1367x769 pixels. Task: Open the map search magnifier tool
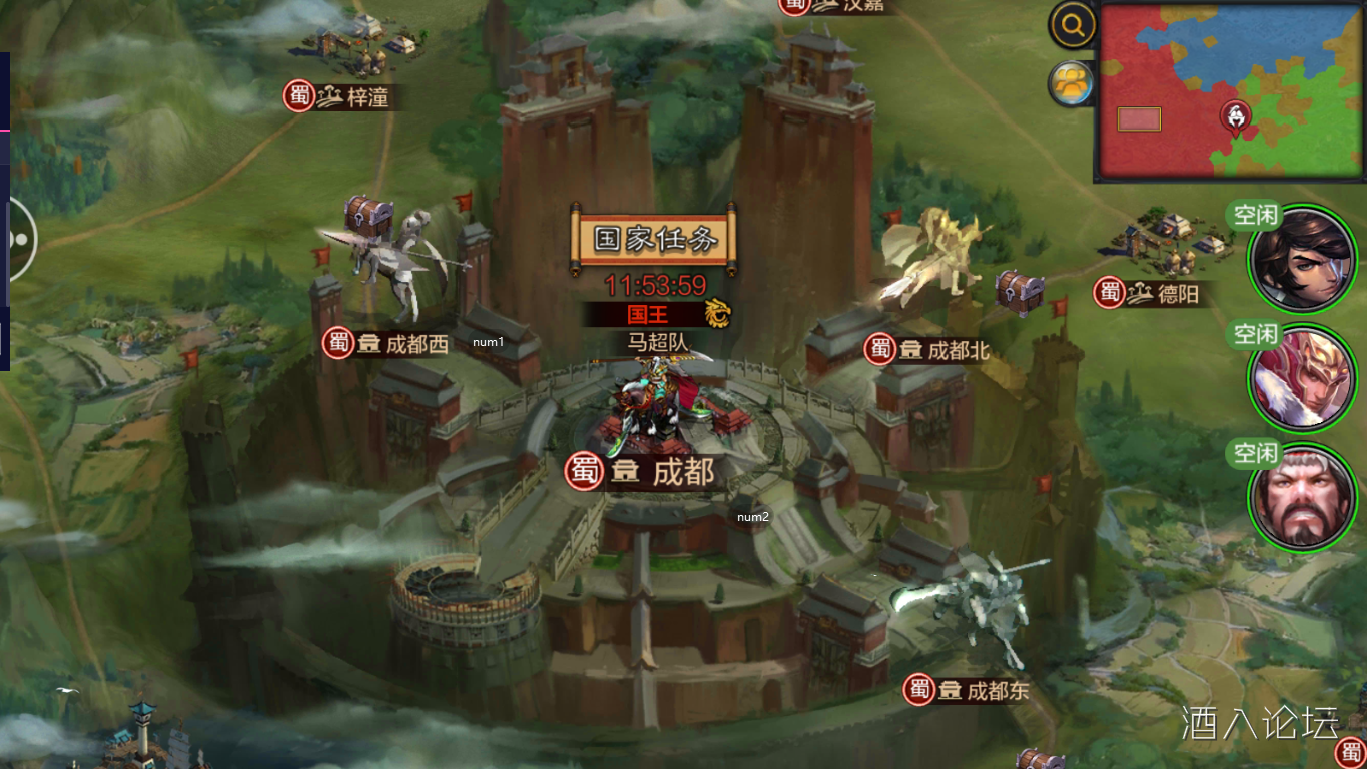tap(1070, 23)
